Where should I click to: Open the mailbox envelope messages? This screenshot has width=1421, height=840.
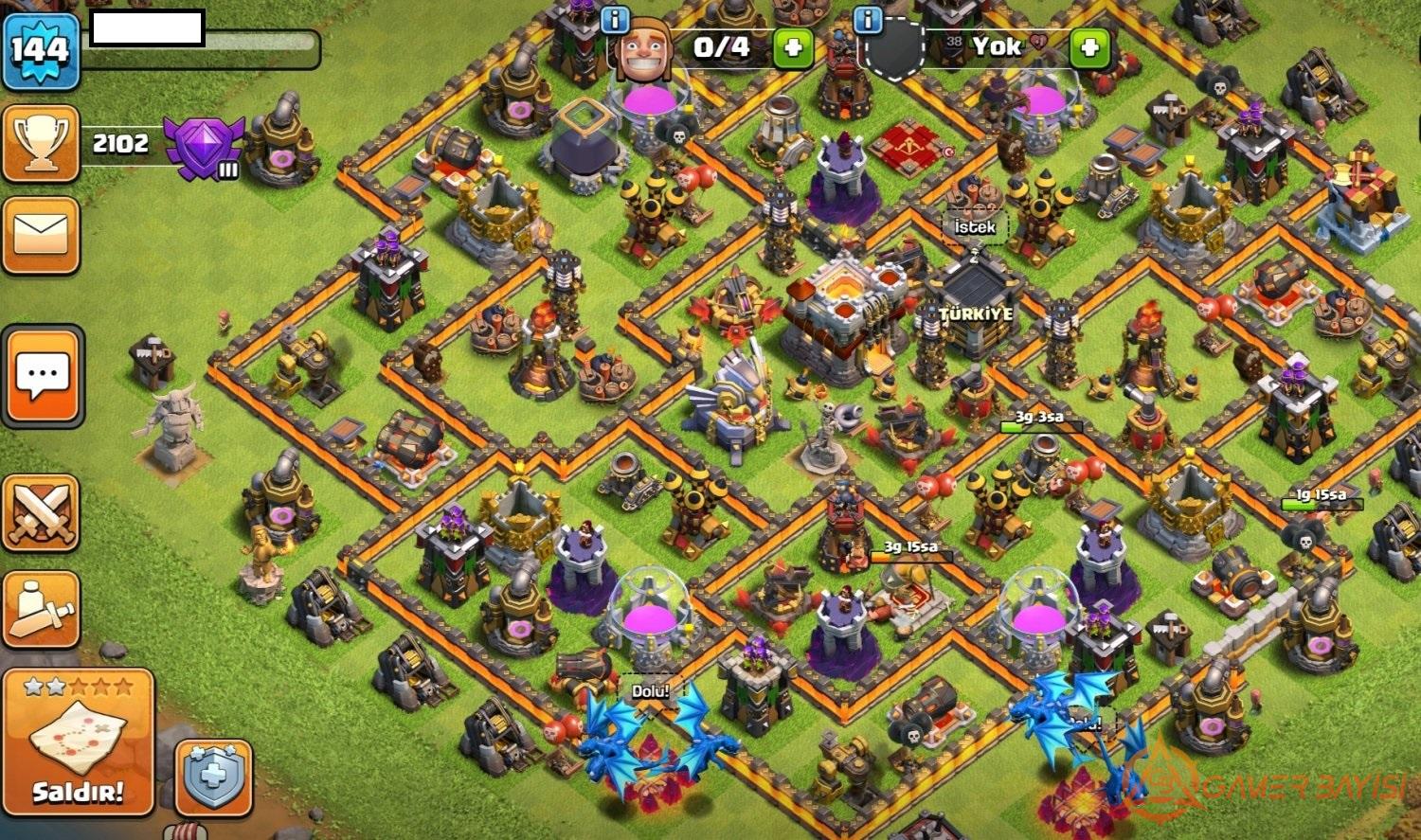coord(41,234)
